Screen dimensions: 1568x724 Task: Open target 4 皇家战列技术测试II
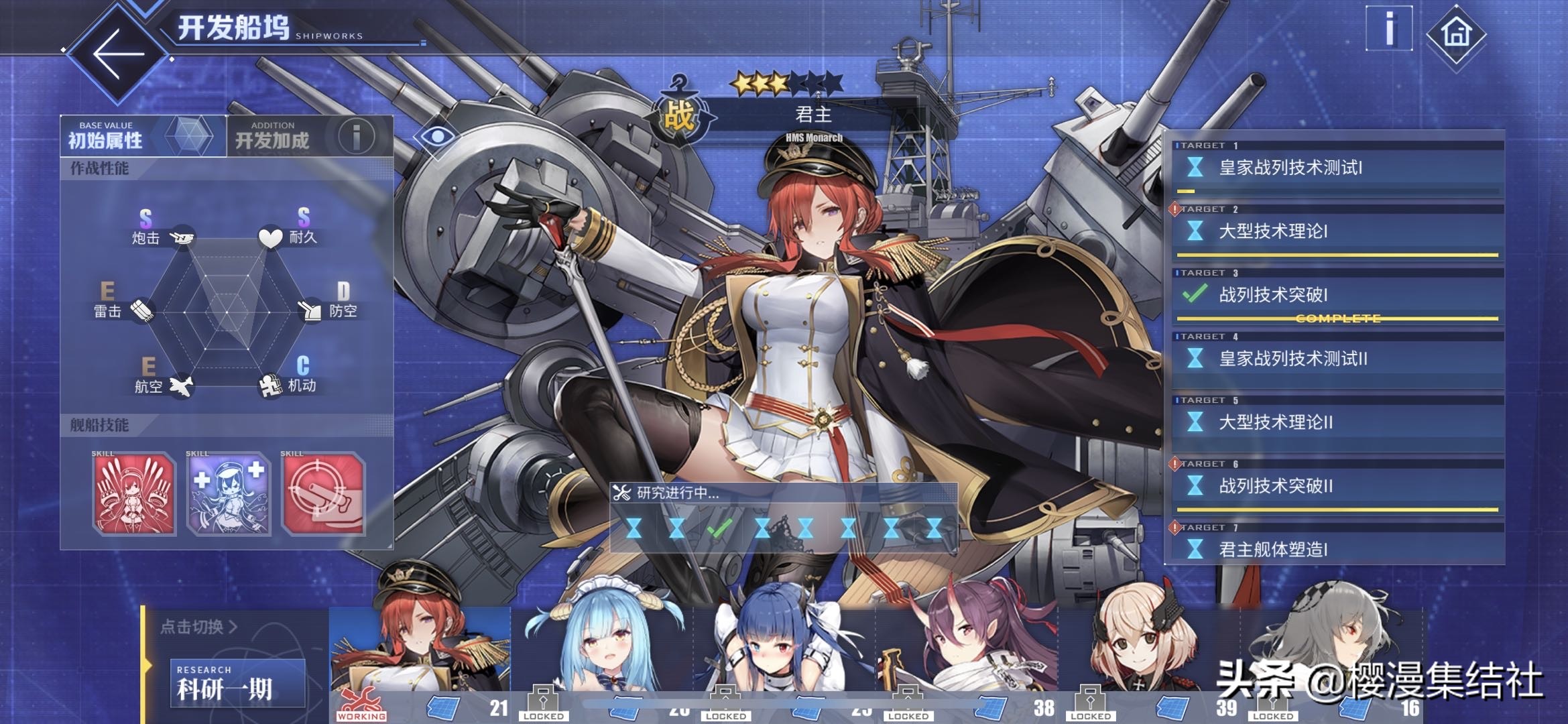[1337, 359]
